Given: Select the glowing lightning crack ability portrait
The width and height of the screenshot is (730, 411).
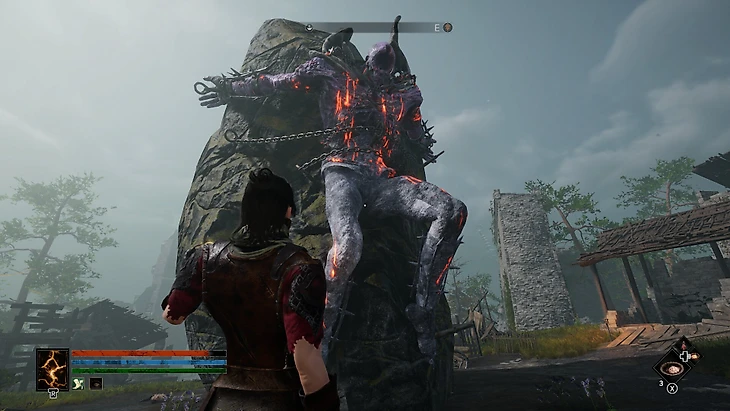Looking at the screenshot, I should [52, 368].
